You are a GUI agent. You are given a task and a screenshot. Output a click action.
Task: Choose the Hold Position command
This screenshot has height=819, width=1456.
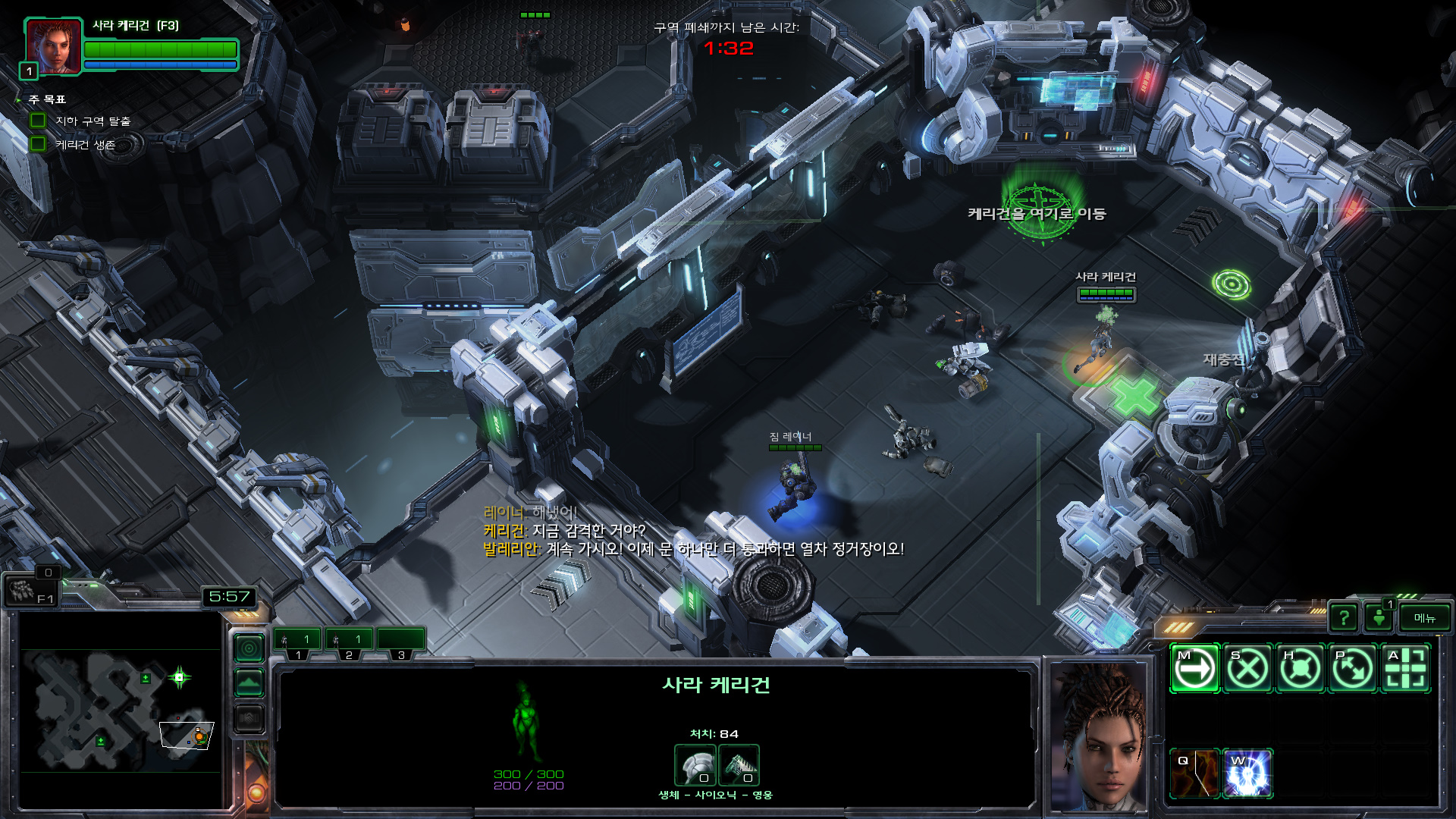(x=1300, y=669)
